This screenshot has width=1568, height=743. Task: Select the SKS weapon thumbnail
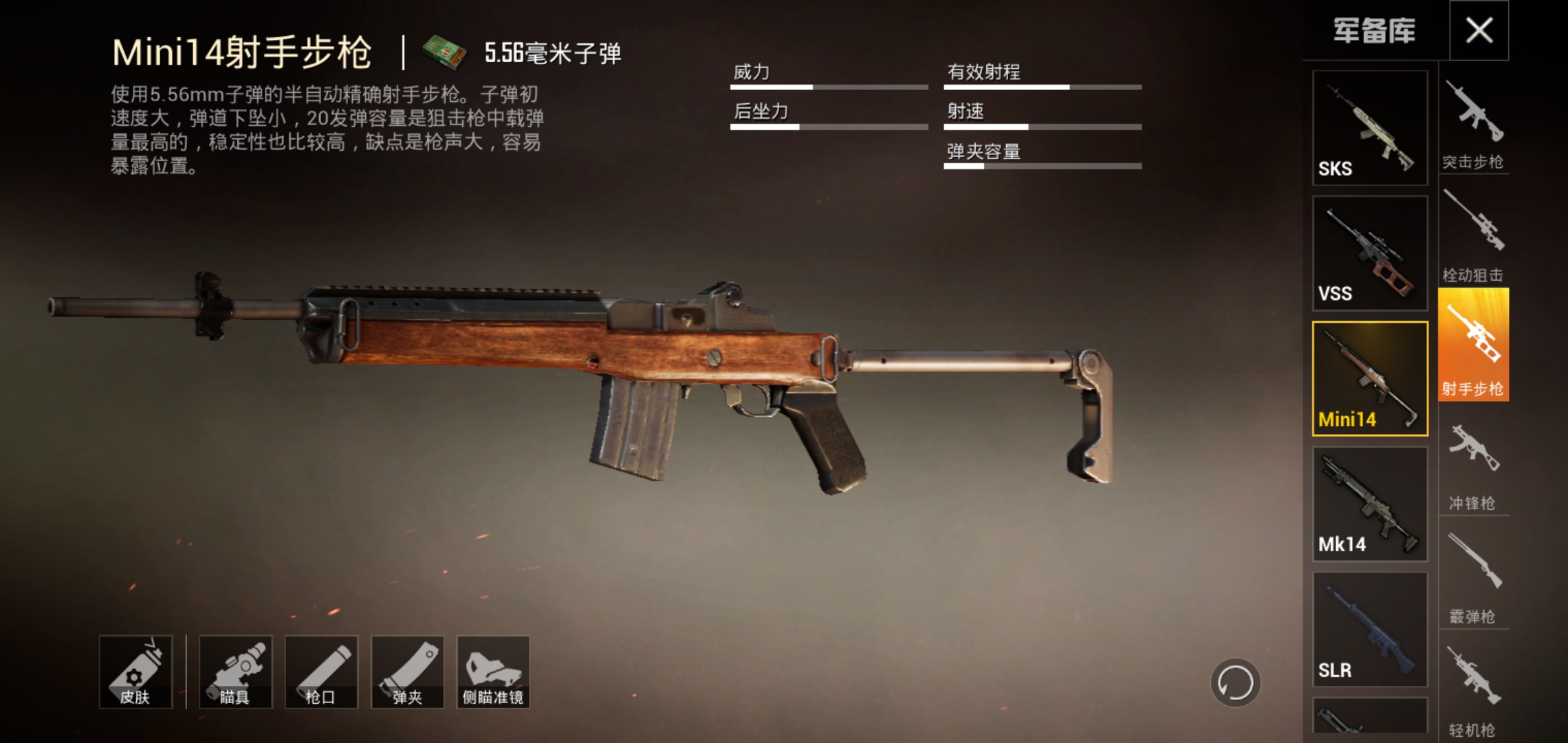pos(1369,127)
